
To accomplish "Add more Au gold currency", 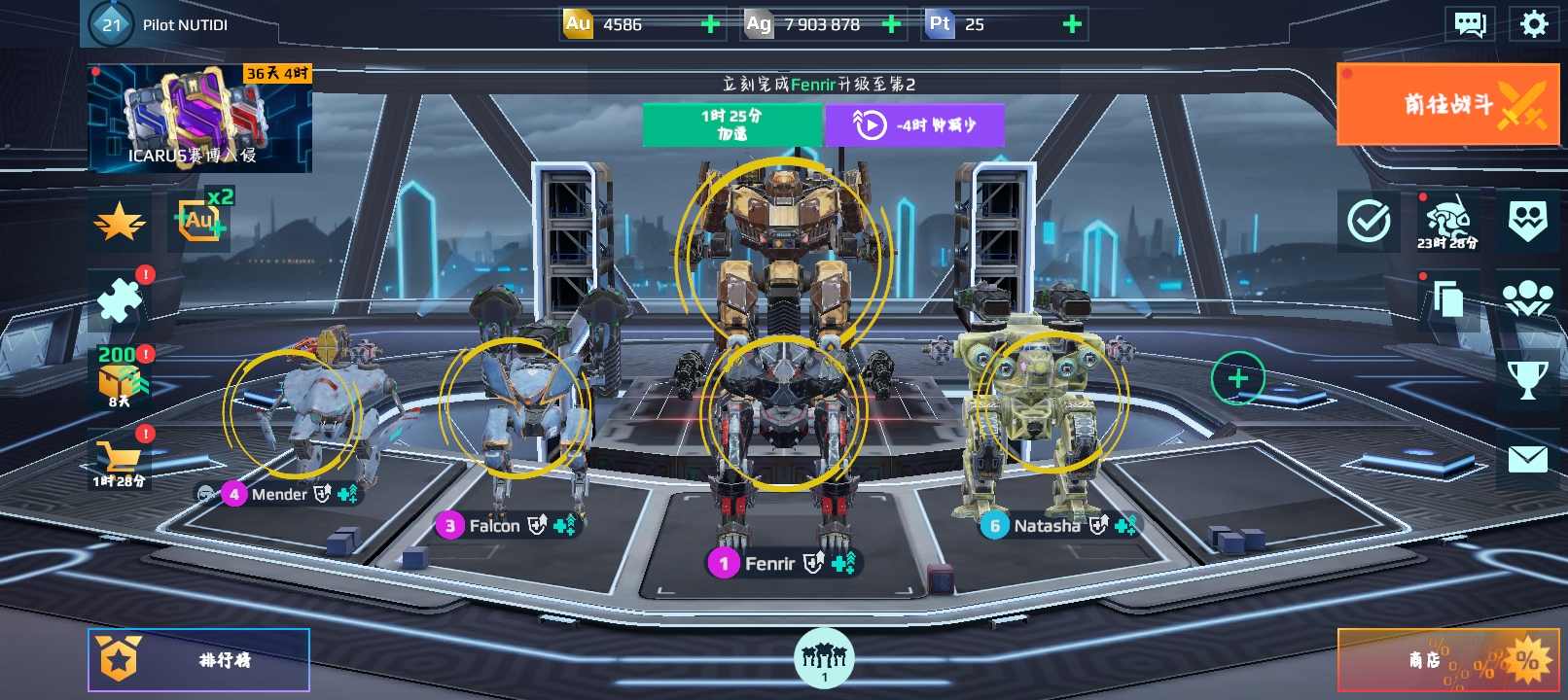I will pyautogui.click(x=711, y=24).
